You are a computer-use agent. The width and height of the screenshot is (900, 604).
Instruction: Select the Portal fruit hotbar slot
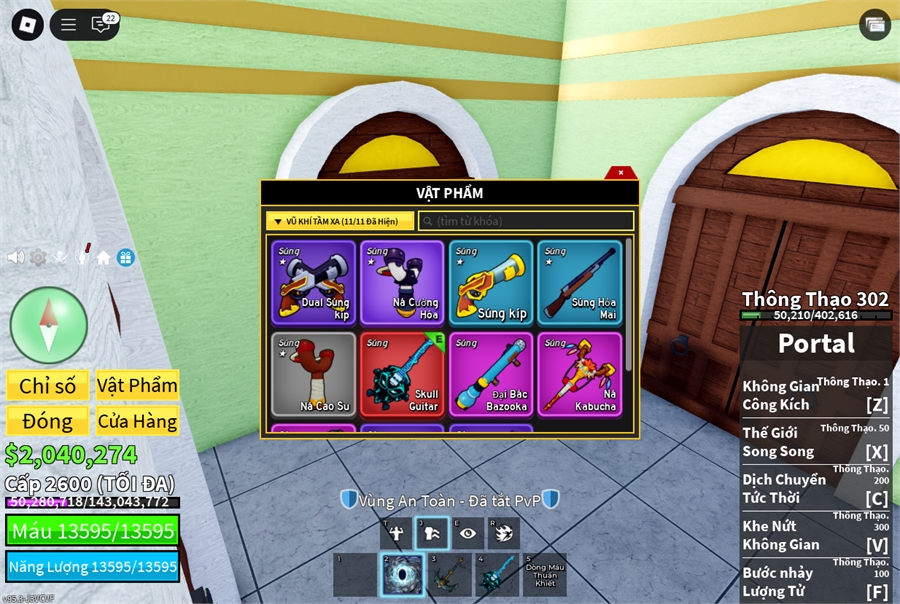(403, 575)
